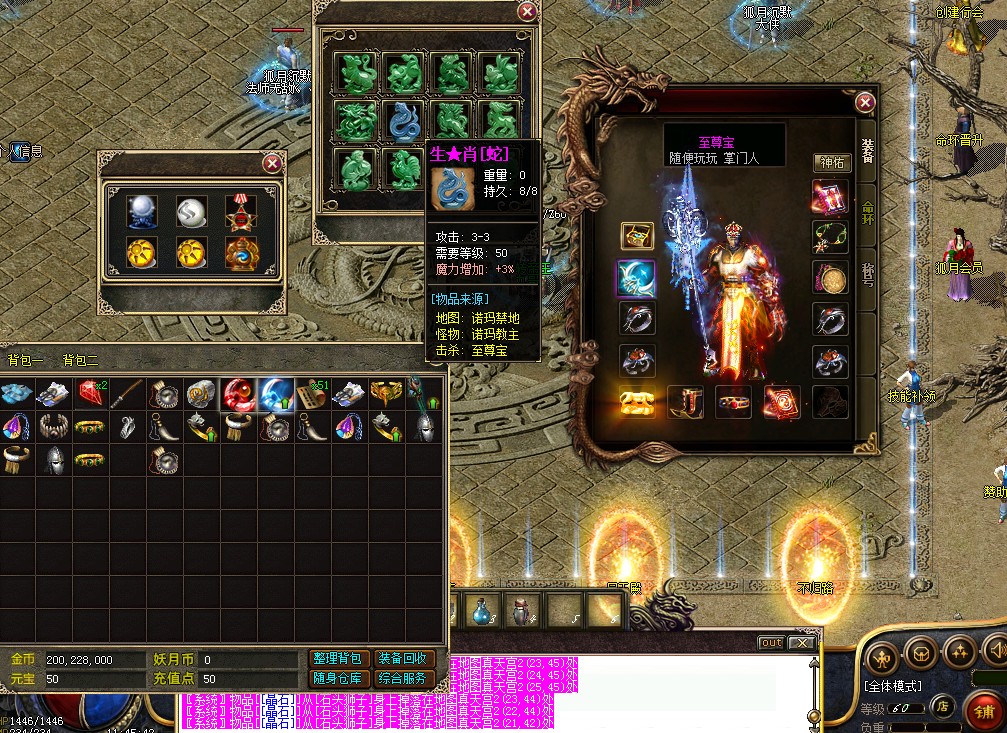Viewport: 1007px width, 733px height.
Task: Click the out button on chat box
Action: [771, 643]
